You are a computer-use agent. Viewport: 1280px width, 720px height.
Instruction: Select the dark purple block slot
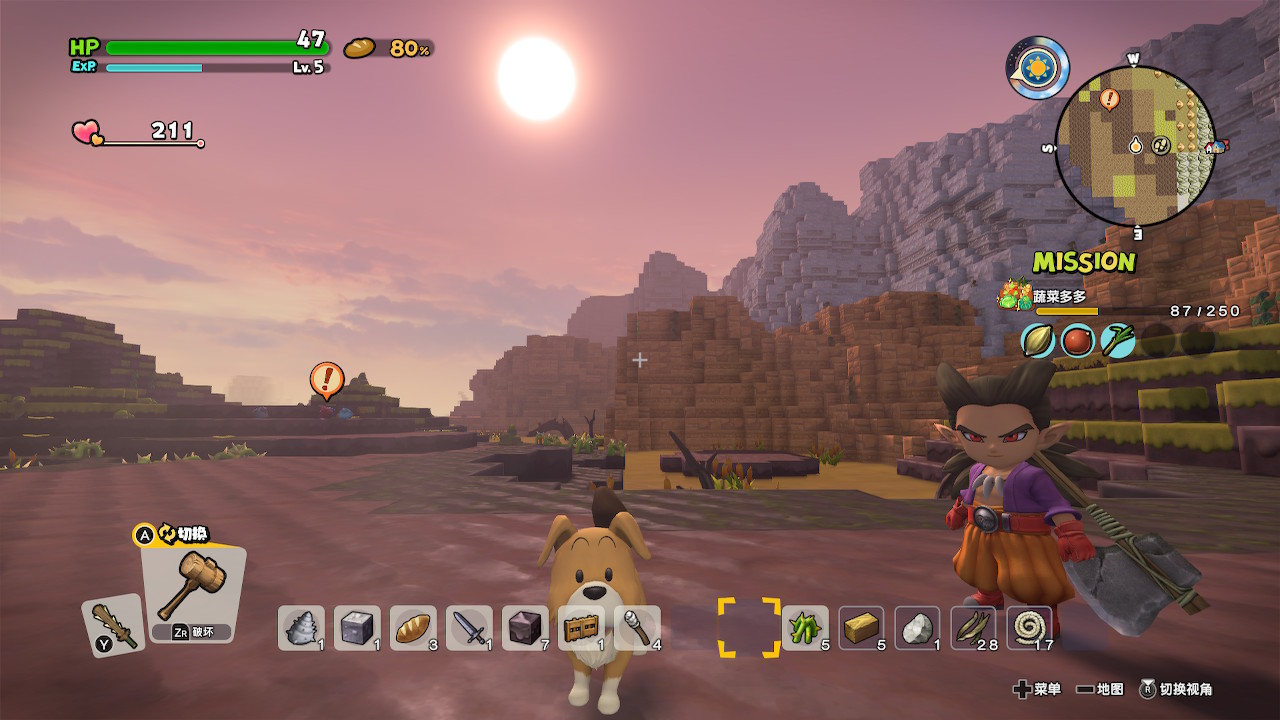tap(525, 628)
